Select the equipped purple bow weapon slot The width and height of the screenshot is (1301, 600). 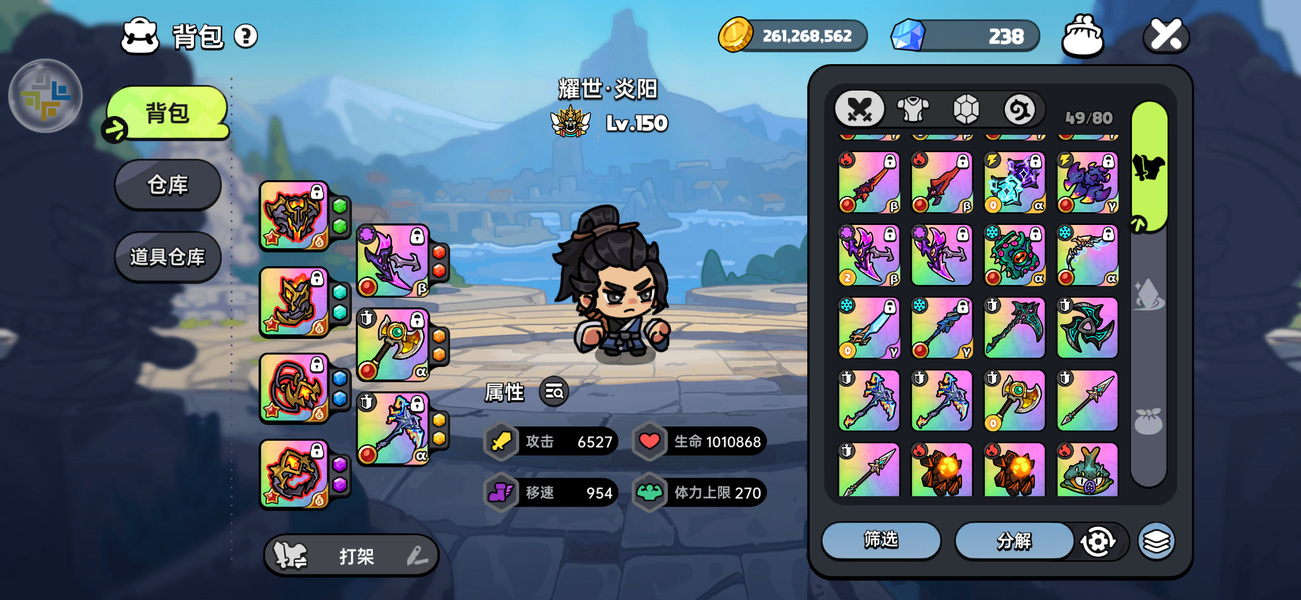click(x=392, y=260)
